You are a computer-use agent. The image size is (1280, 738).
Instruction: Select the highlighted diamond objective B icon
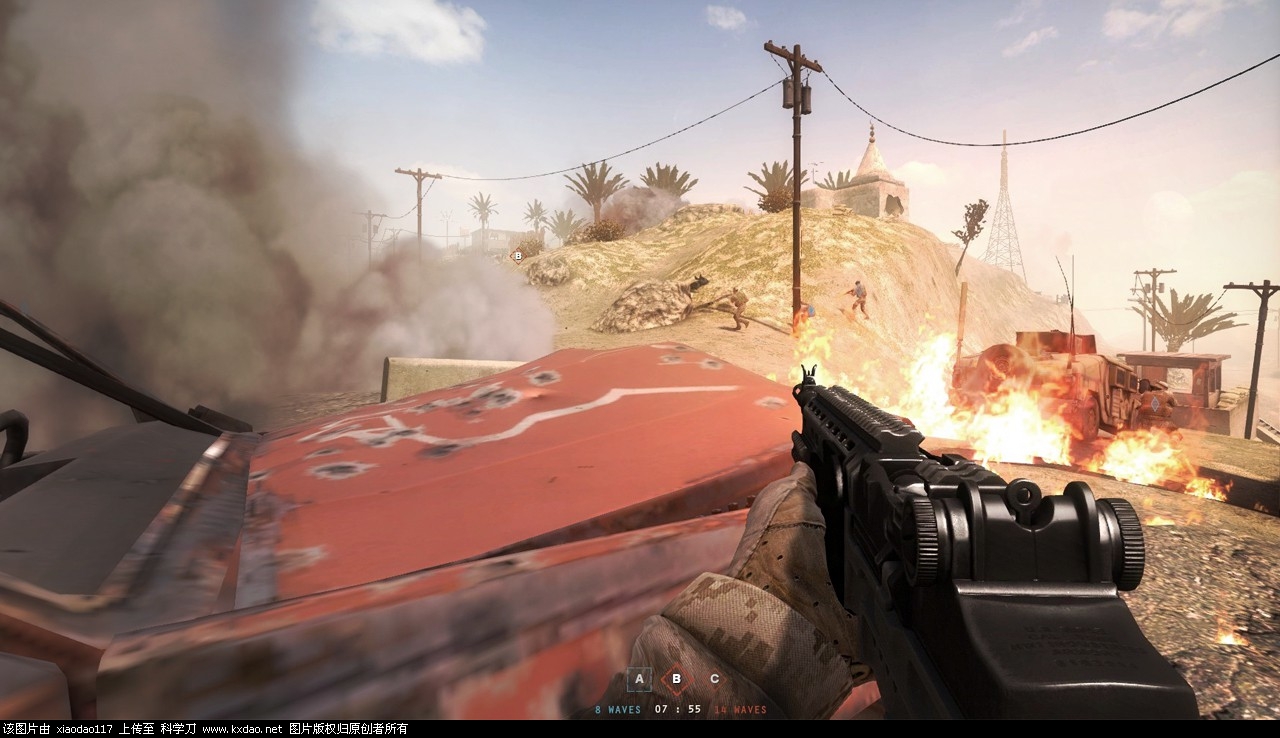coord(677,679)
